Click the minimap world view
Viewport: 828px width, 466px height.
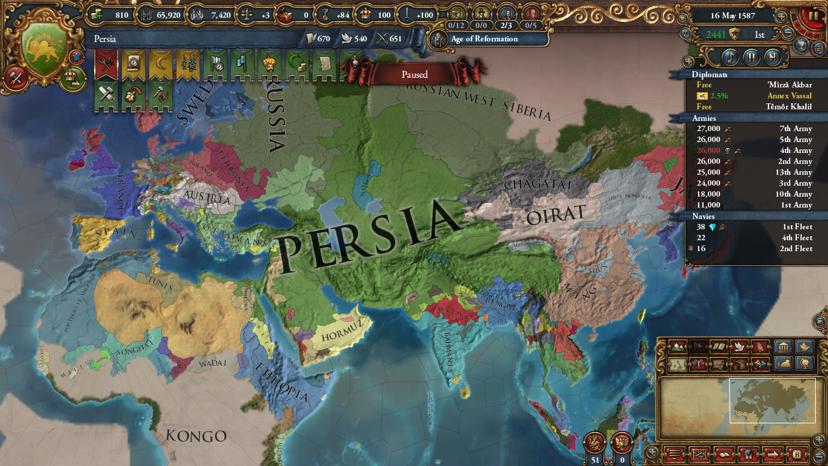739,400
